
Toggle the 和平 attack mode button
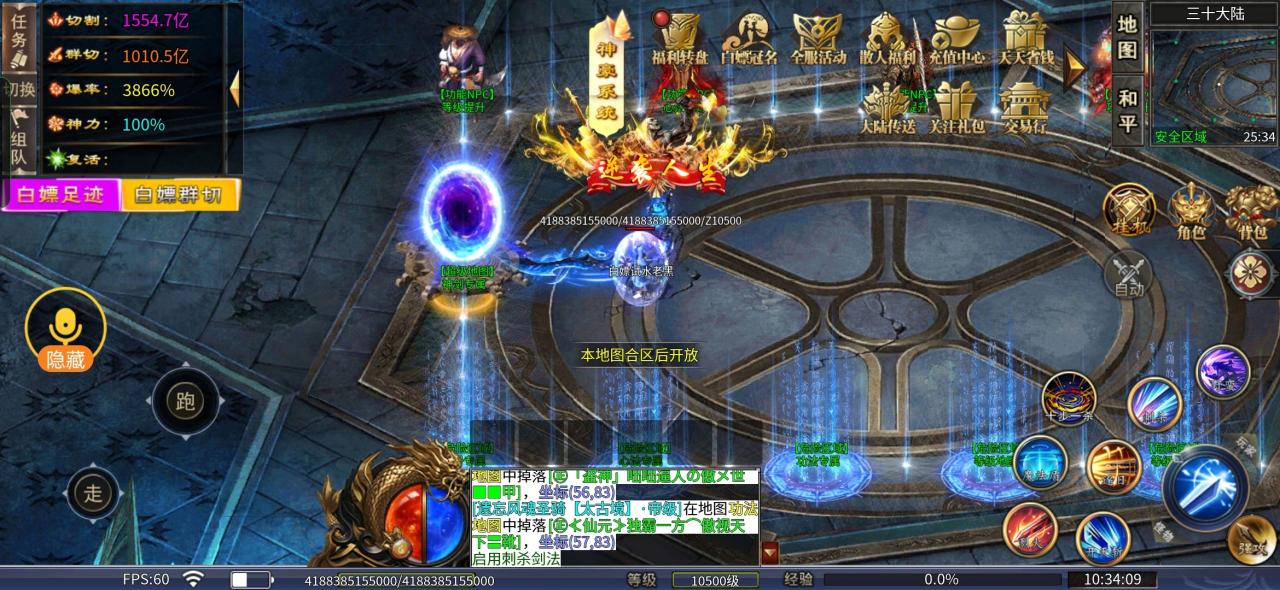1127,110
